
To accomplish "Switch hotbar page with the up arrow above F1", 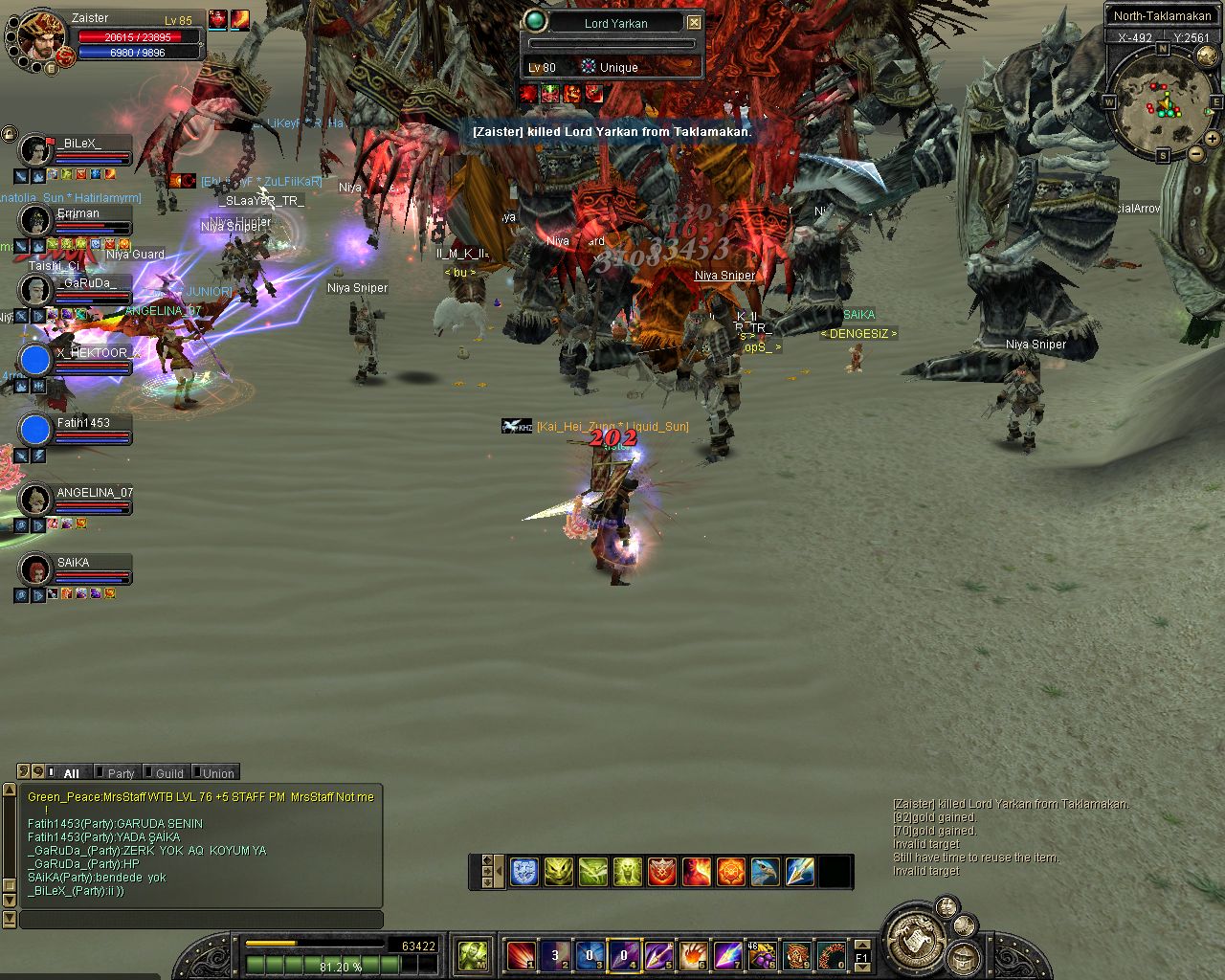I will pyautogui.click(x=861, y=944).
